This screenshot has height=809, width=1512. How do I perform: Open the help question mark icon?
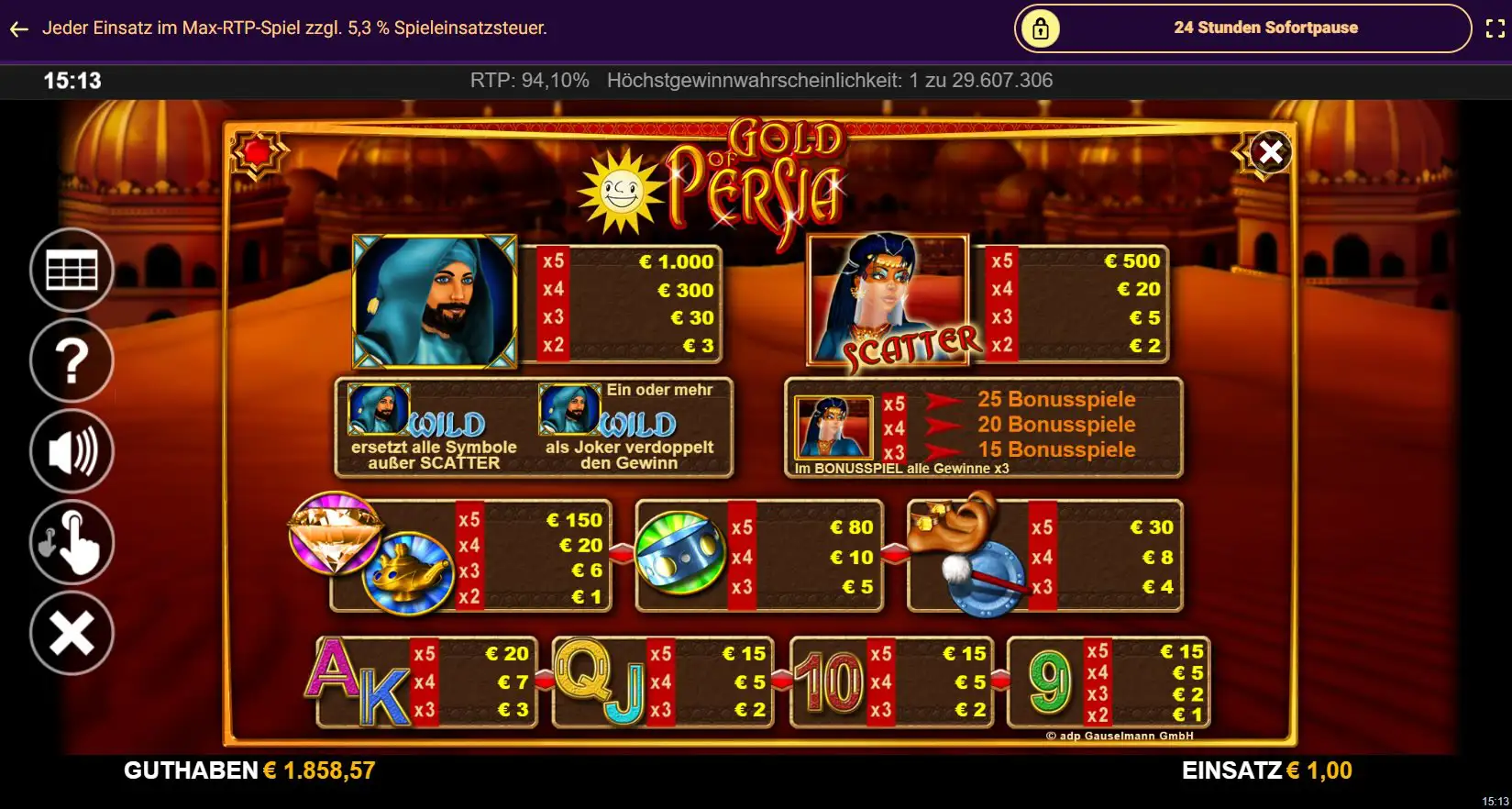point(72,360)
